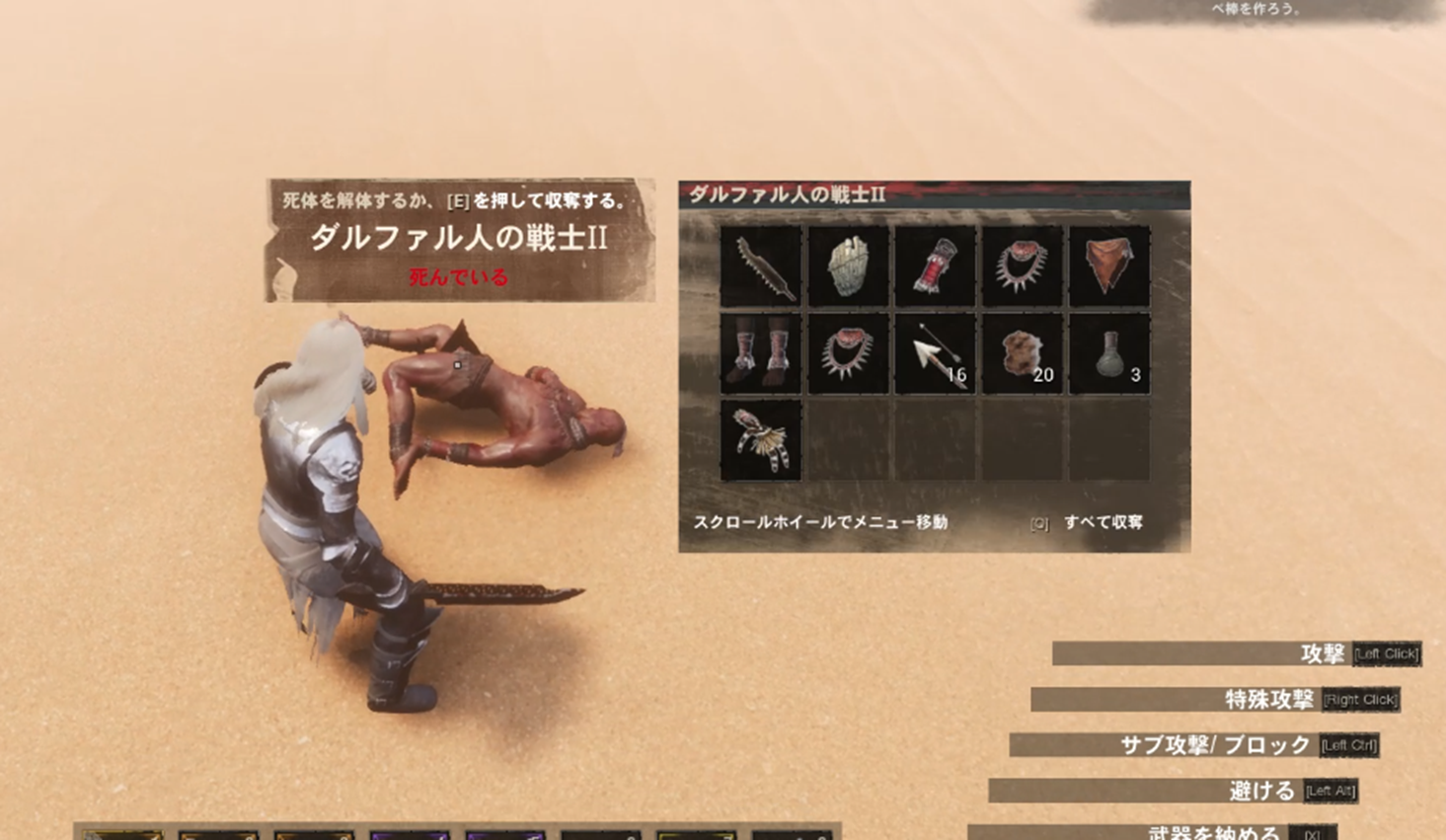Click the tribal boots in the second row
Viewport: 1446px width, 840px height.
(x=759, y=352)
